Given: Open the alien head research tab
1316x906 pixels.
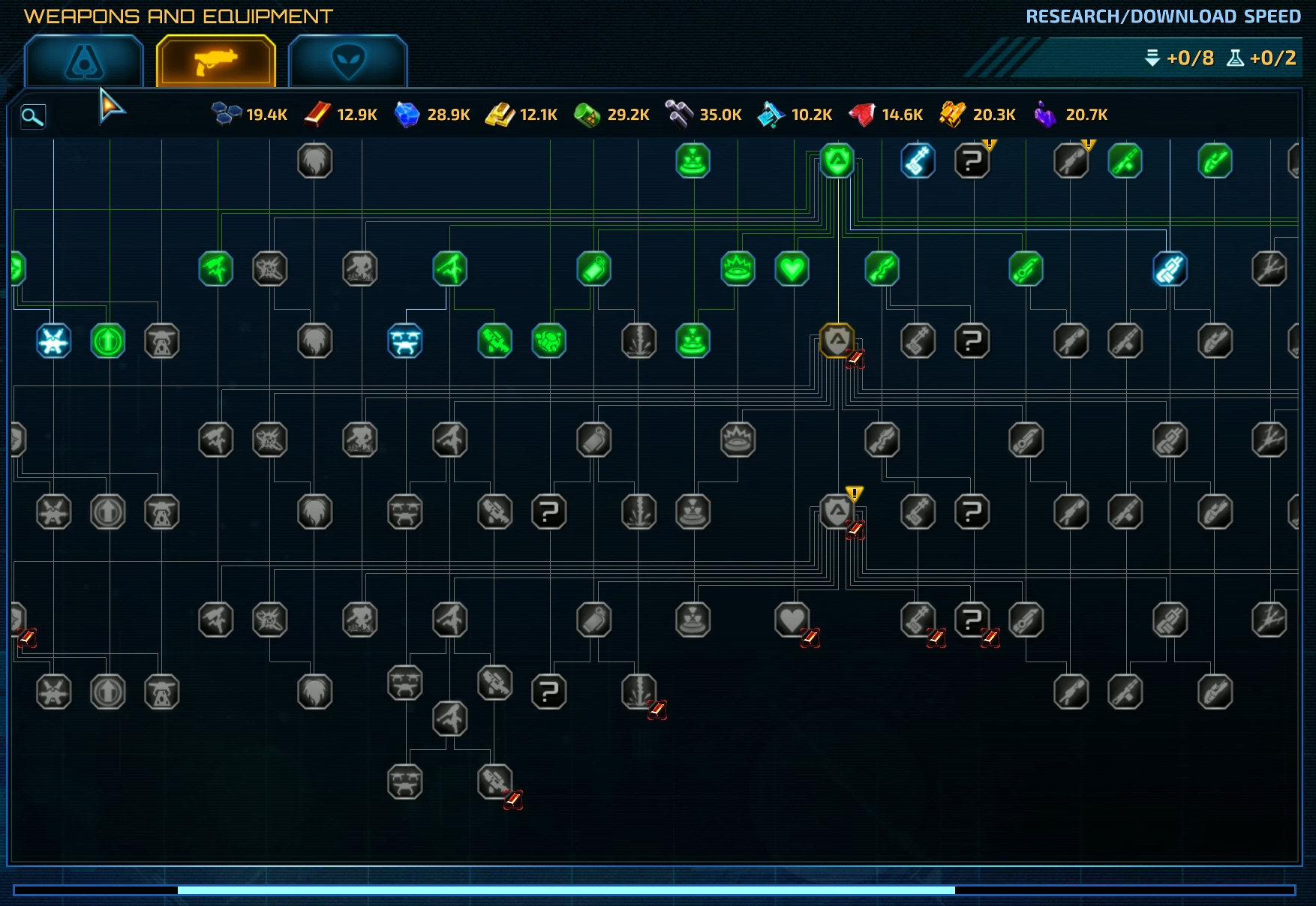Looking at the screenshot, I should (348, 61).
